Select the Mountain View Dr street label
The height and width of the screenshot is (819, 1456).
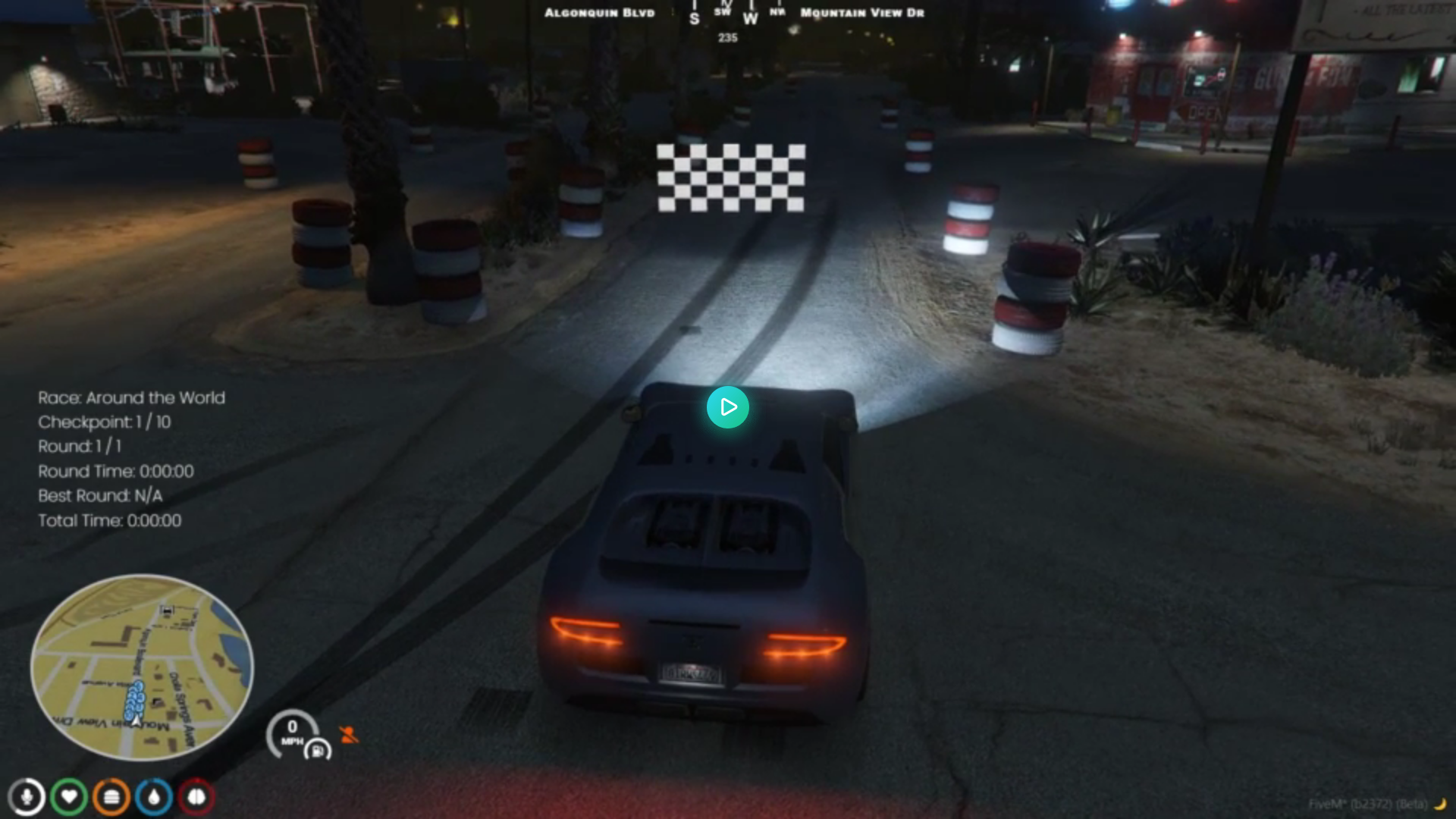click(x=861, y=12)
